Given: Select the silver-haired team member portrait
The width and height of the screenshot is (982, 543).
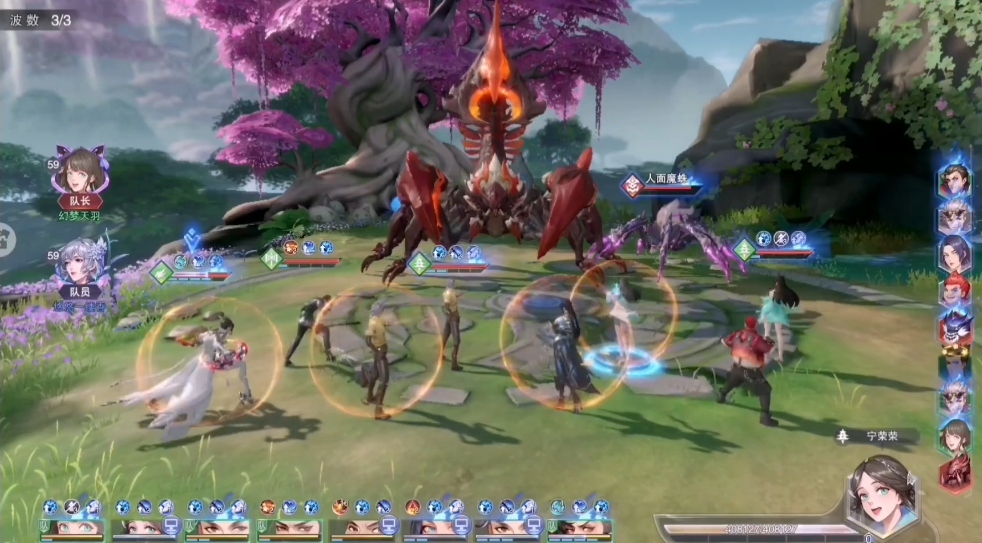Looking at the screenshot, I should [80, 264].
